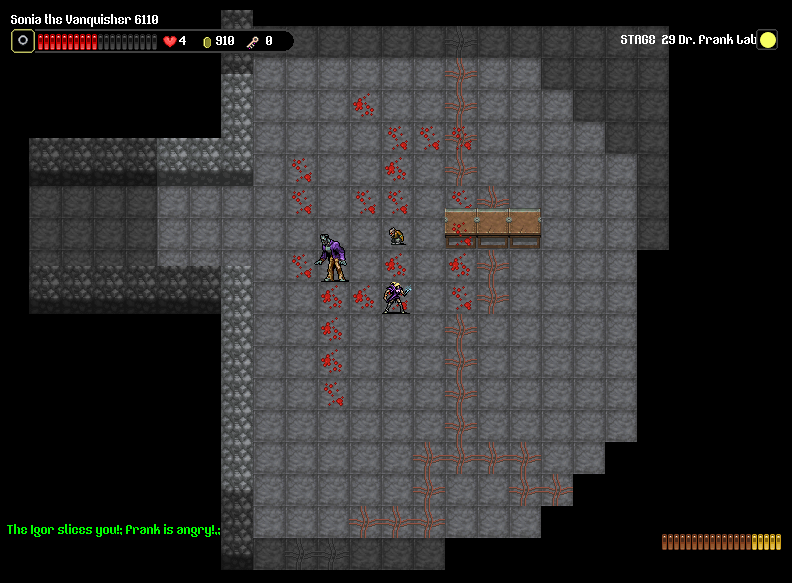This screenshot has width=792, height=583.
Task: Click the yellow circle stage indicator icon
Action: pos(767,40)
